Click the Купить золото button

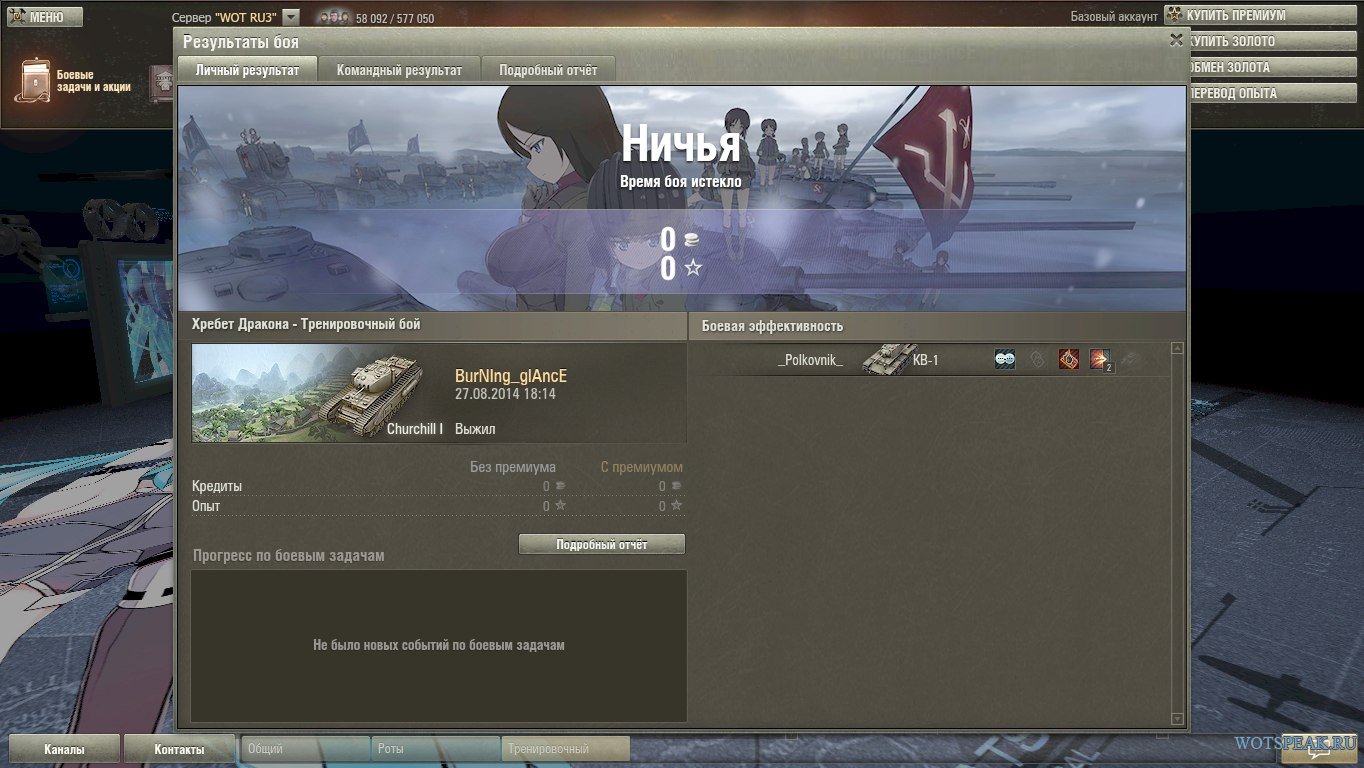1240,42
